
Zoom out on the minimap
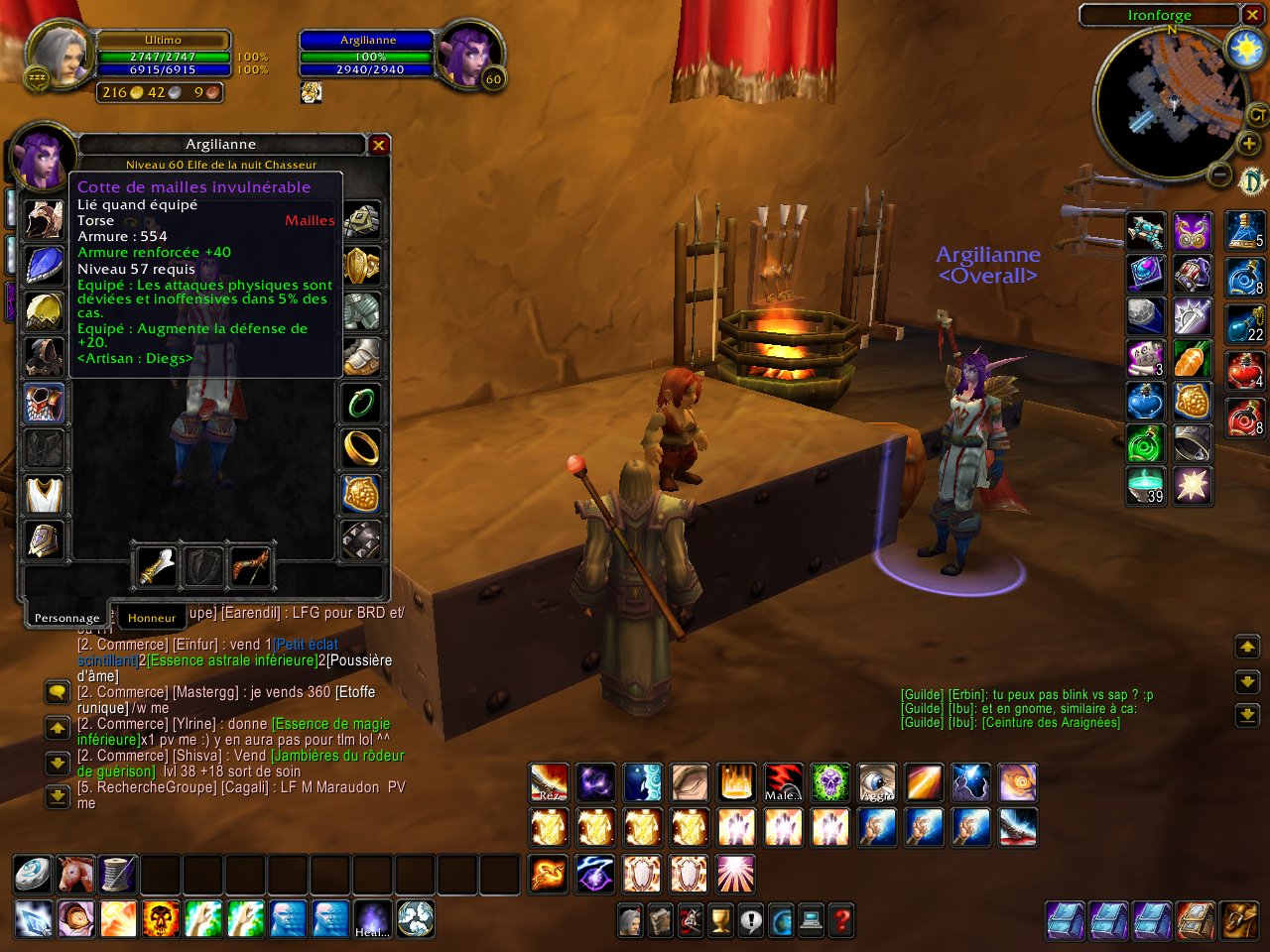point(1220,176)
